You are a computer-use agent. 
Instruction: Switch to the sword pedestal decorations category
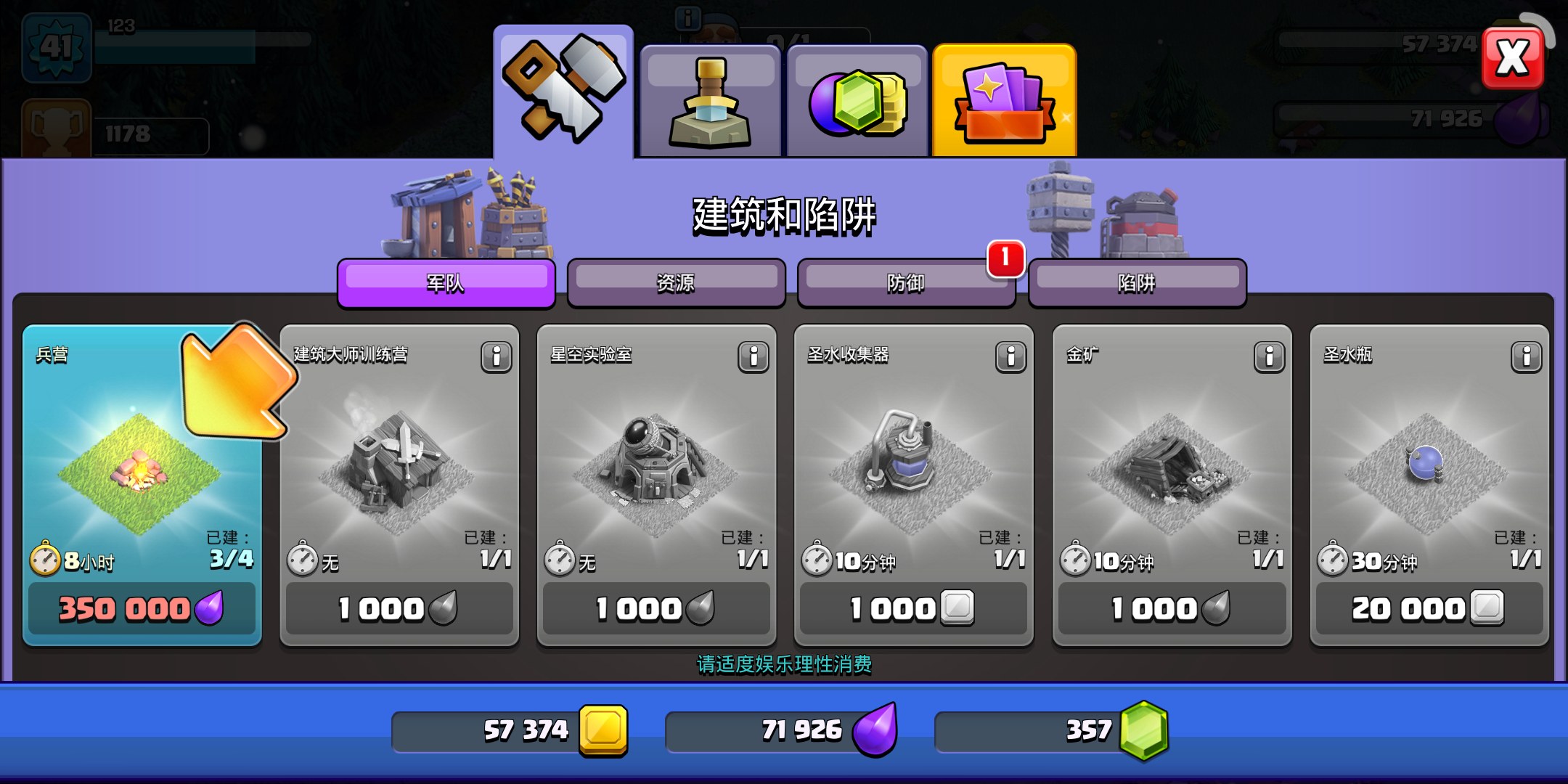tap(710, 102)
